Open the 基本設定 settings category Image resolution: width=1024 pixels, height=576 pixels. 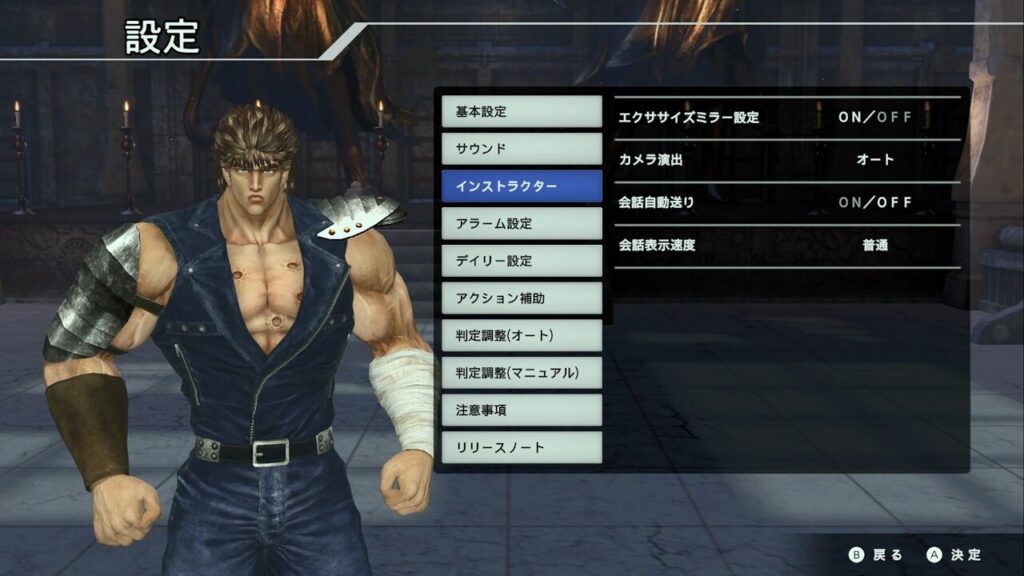[521, 111]
